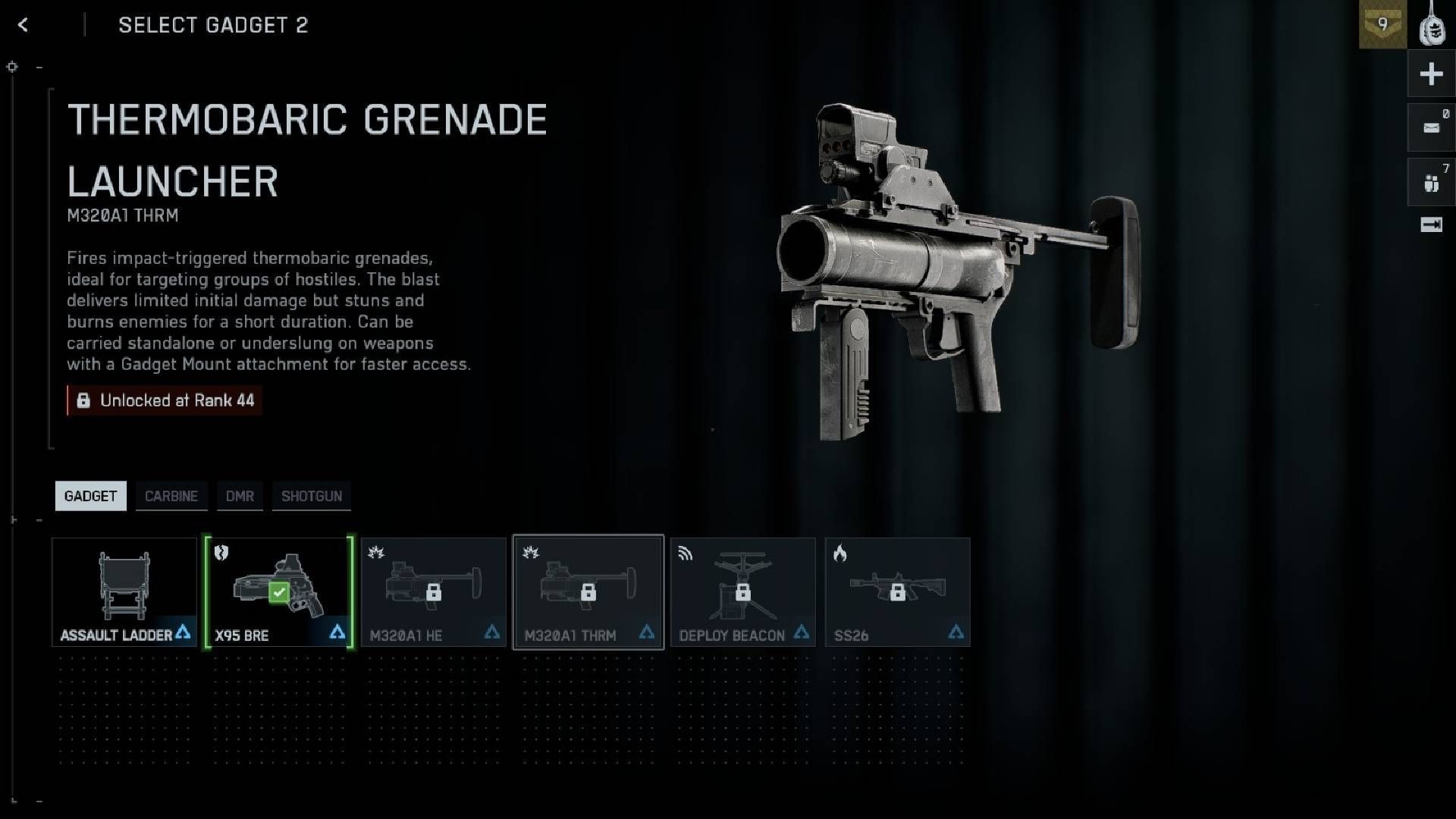The width and height of the screenshot is (1456, 819).
Task: Choose the Assault Ladder gadget
Action: [124, 592]
